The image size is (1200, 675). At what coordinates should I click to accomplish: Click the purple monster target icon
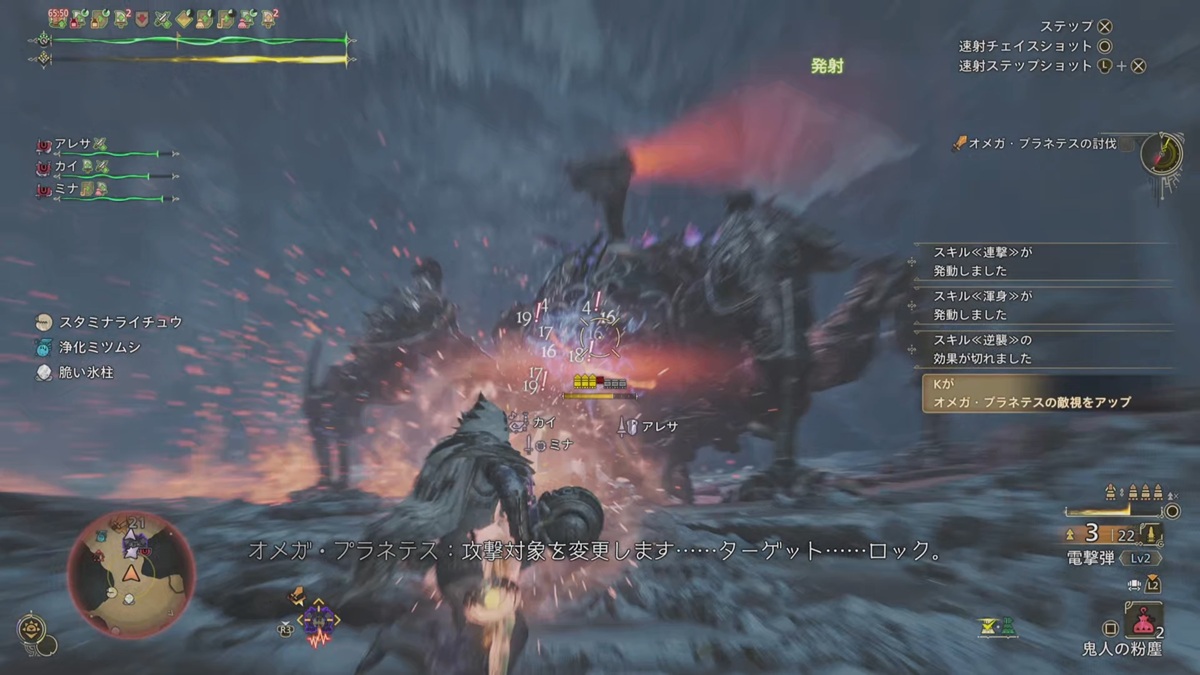pyautogui.click(x=320, y=619)
